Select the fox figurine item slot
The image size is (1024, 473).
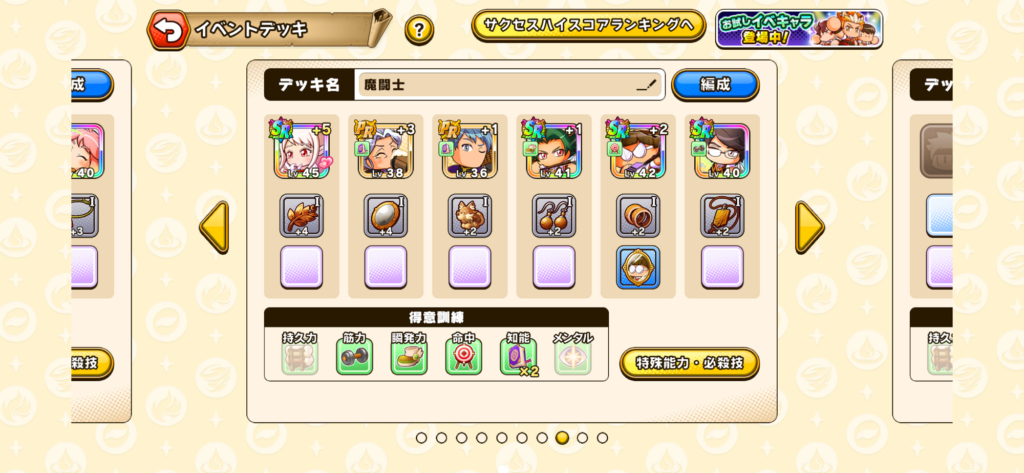(469, 216)
